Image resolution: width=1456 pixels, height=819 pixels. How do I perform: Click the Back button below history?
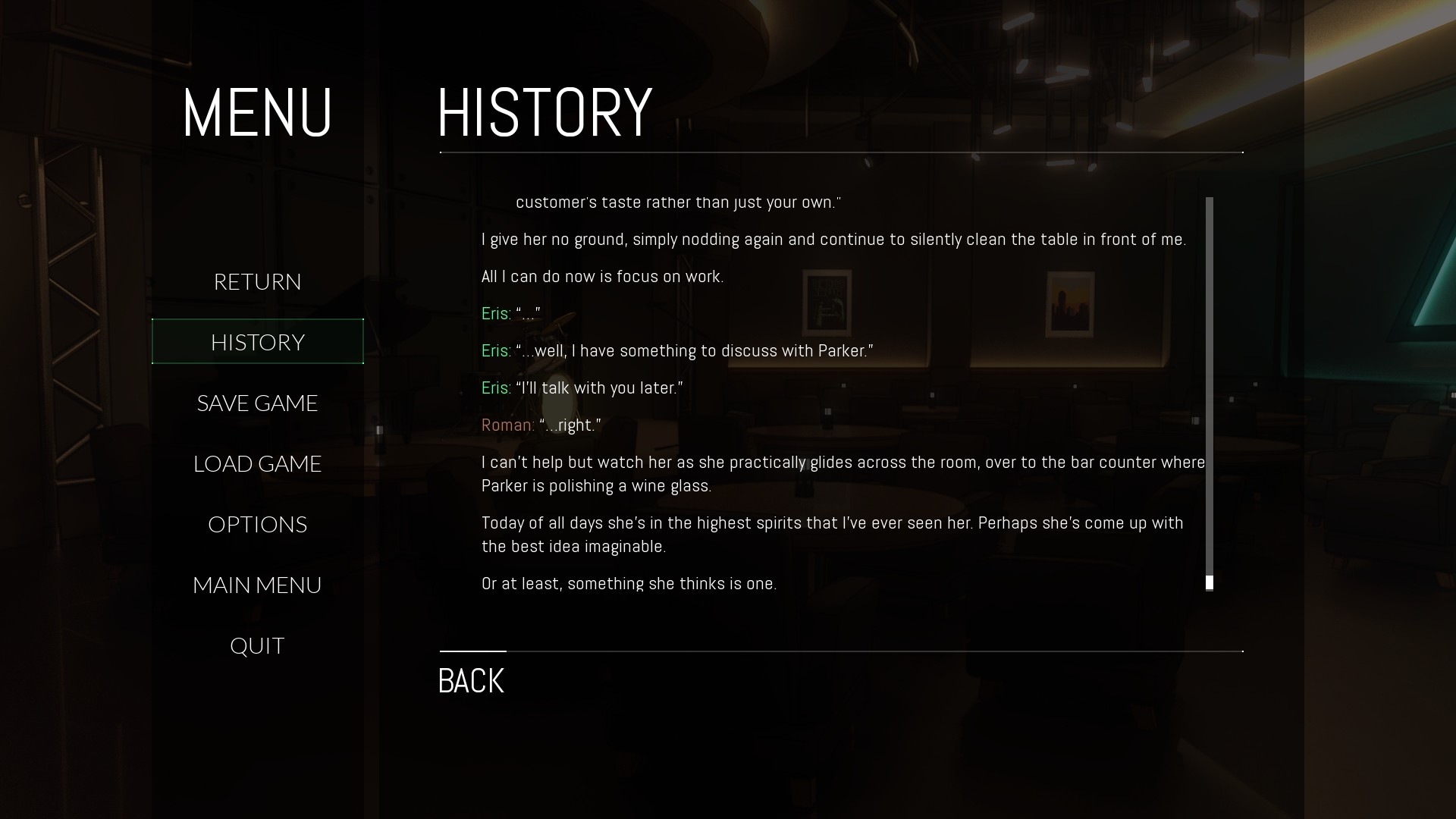pyautogui.click(x=471, y=680)
